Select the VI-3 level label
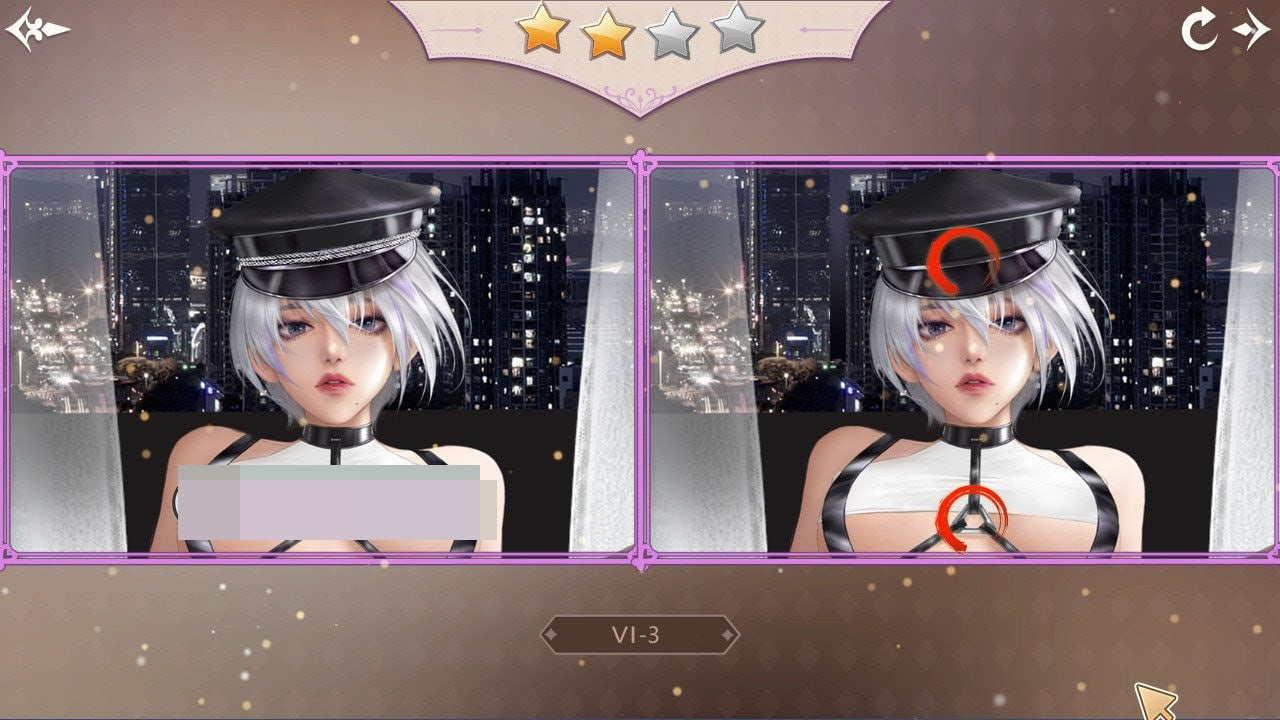This screenshot has height=720, width=1280. coord(638,633)
